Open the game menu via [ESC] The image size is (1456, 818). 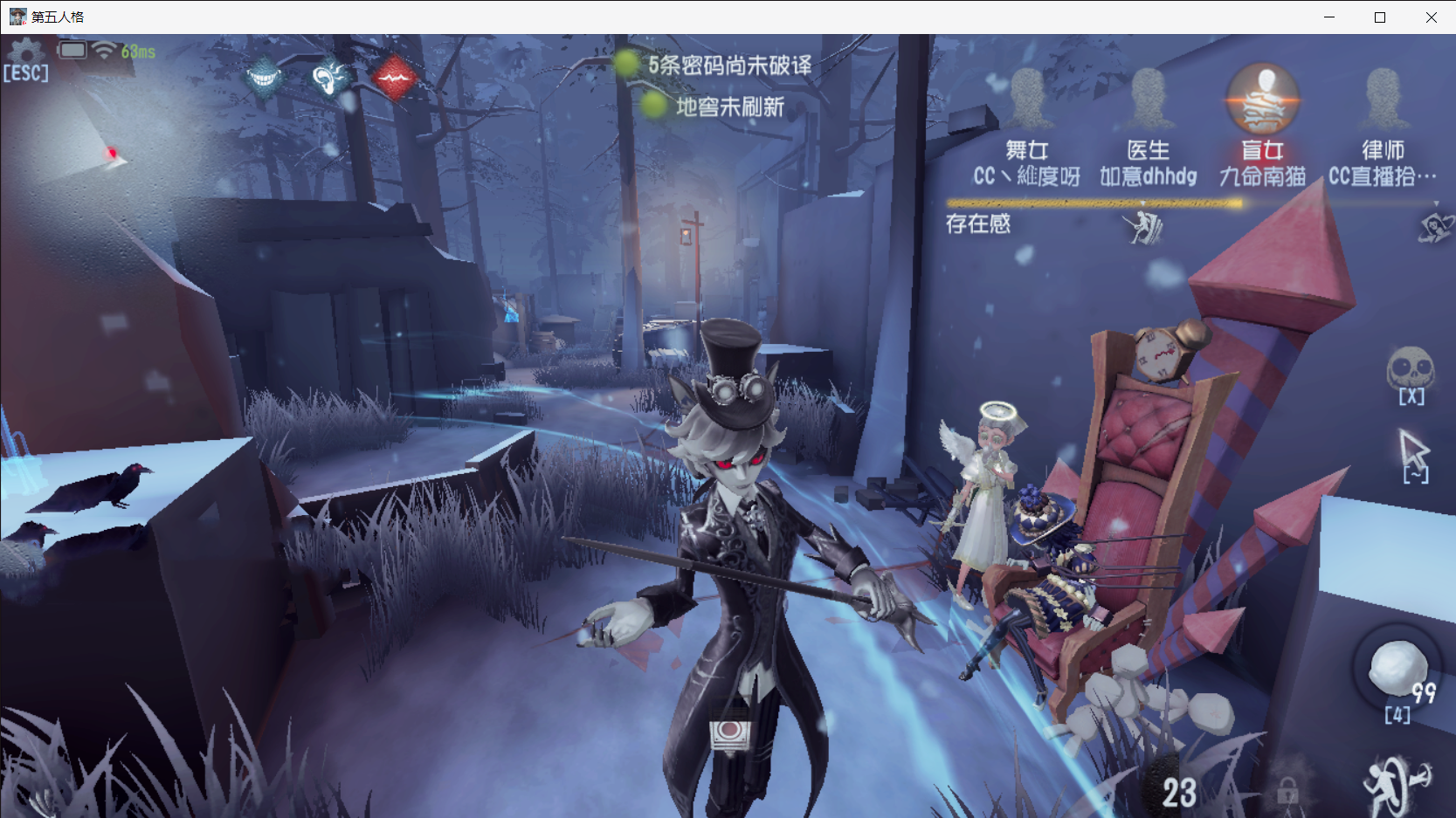point(26,70)
